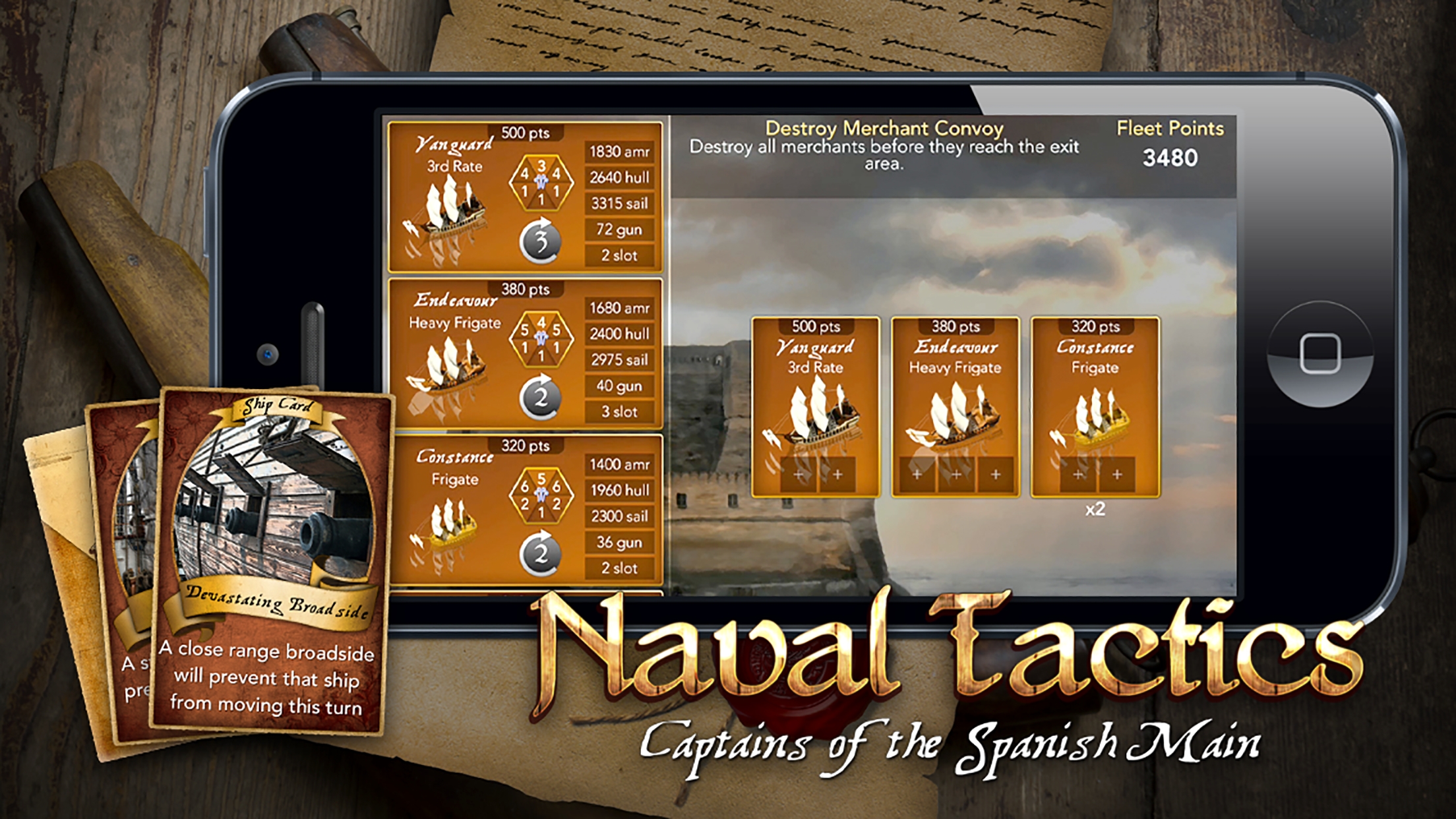Pick the Constance Frigate list entry
The height and width of the screenshot is (819, 1456).
[525, 510]
